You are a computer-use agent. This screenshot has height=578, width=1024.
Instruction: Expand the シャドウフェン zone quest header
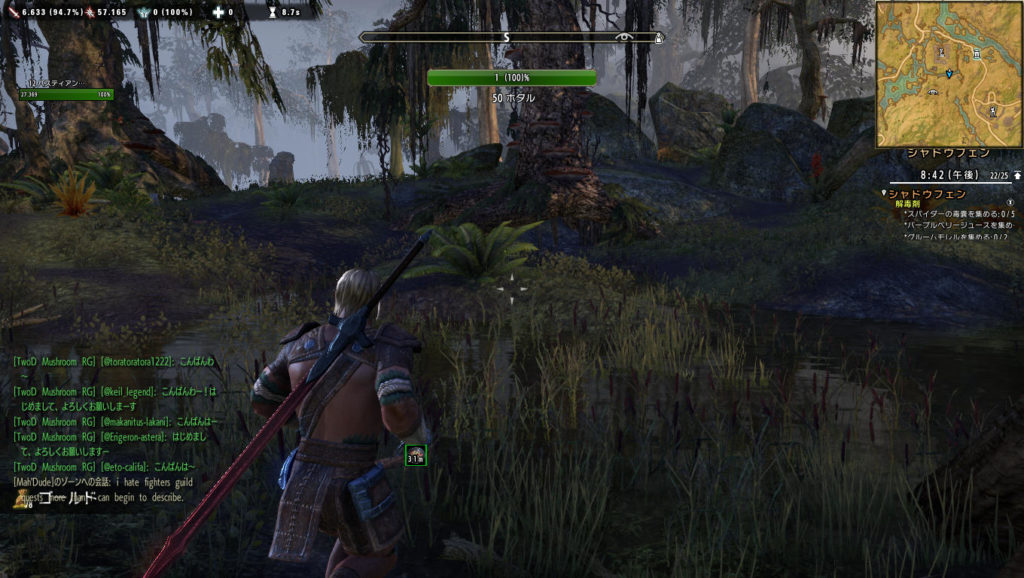click(927, 193)
